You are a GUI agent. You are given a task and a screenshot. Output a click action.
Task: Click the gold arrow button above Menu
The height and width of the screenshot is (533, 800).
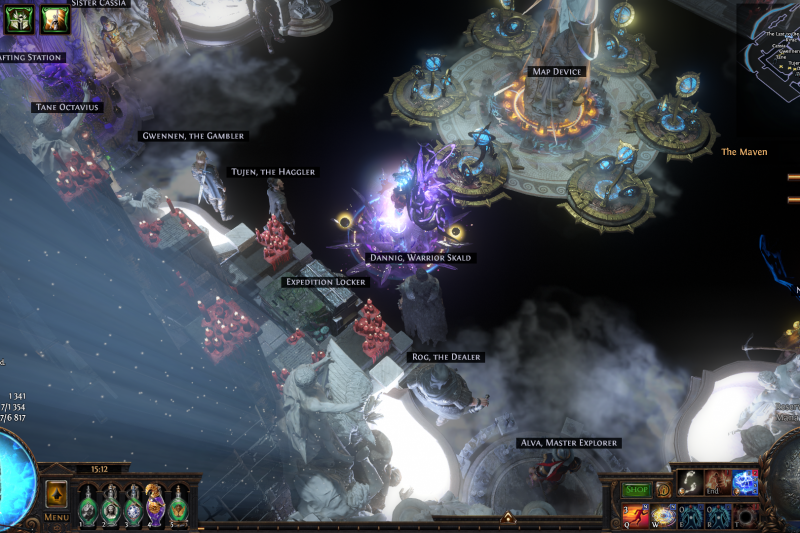pyautogui.click(x=56, y=494)
